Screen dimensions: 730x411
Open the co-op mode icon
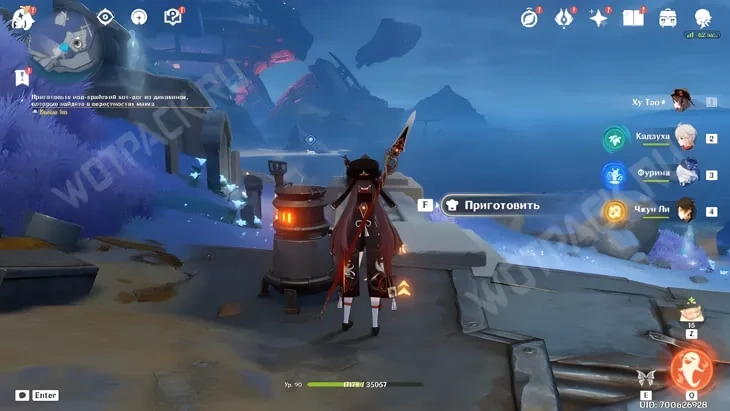139,17
